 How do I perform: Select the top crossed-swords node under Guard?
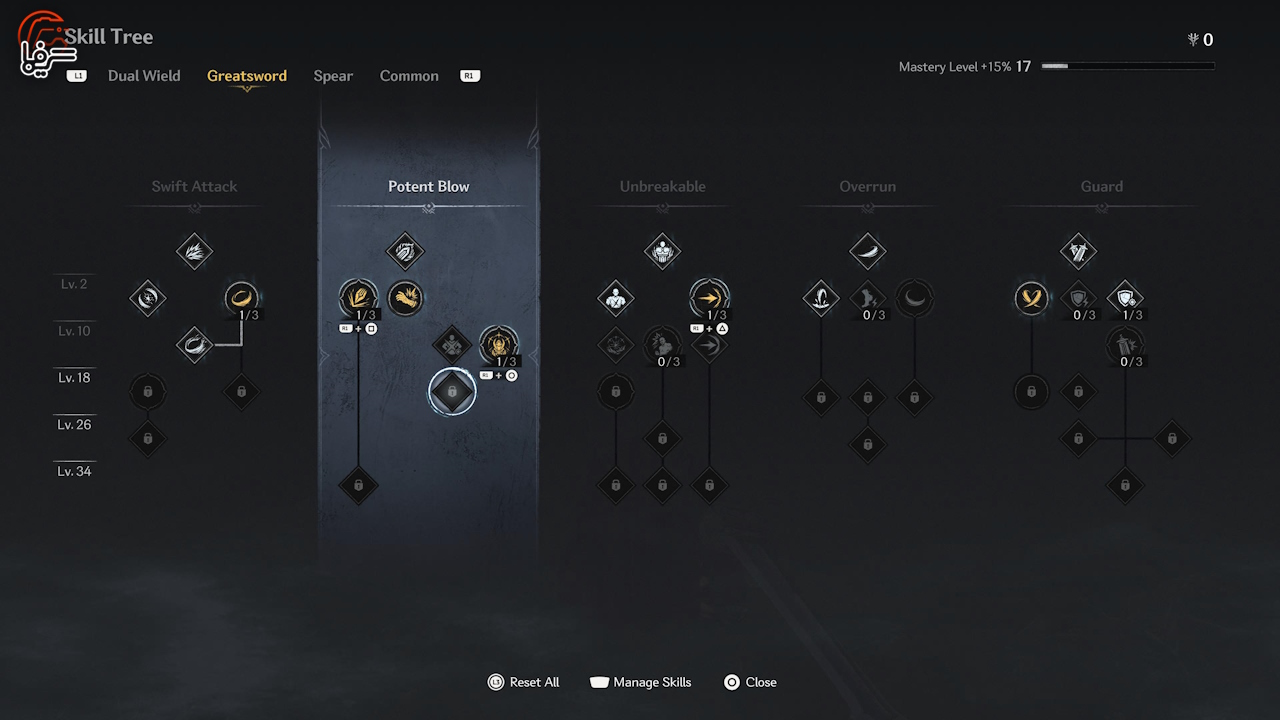1078,251
